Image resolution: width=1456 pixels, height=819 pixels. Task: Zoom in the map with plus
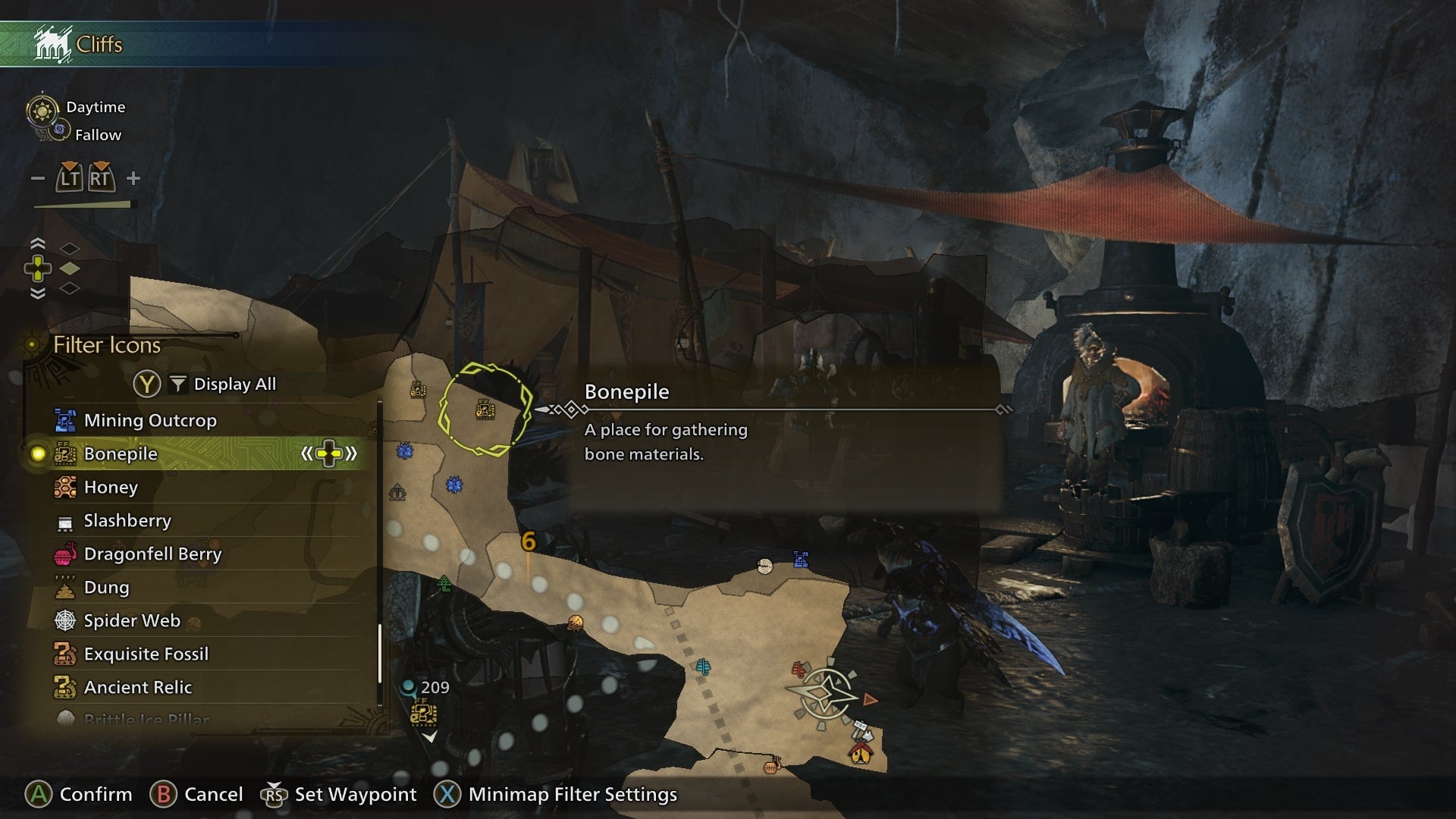pyautogui.click(x=133, y=178)
